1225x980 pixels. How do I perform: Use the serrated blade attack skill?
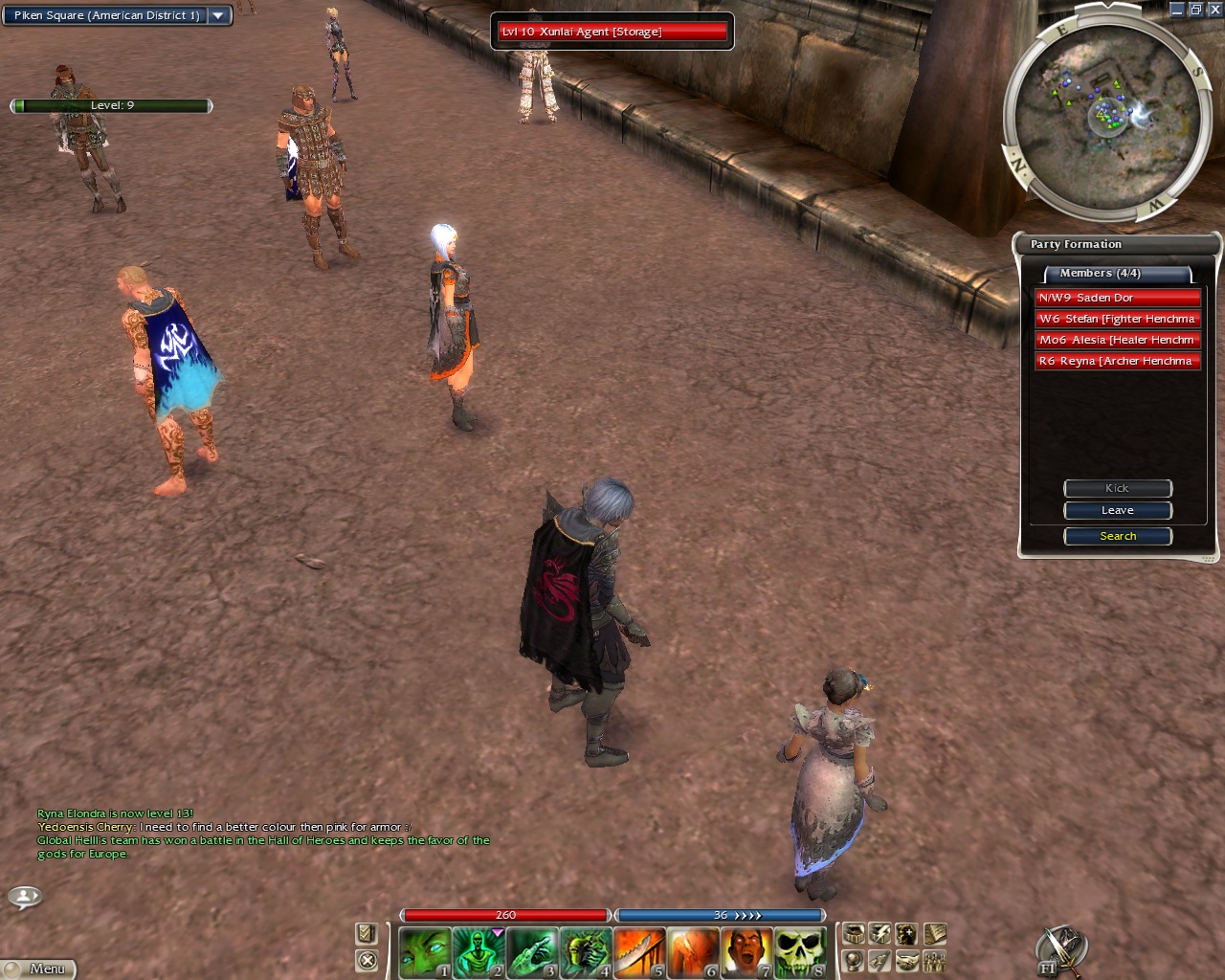639,952
